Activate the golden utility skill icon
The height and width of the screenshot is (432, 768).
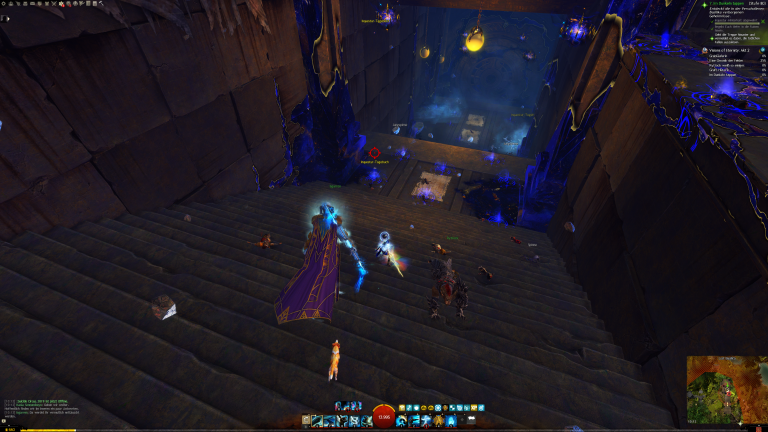pyautogui.click(x=437, y=421)
